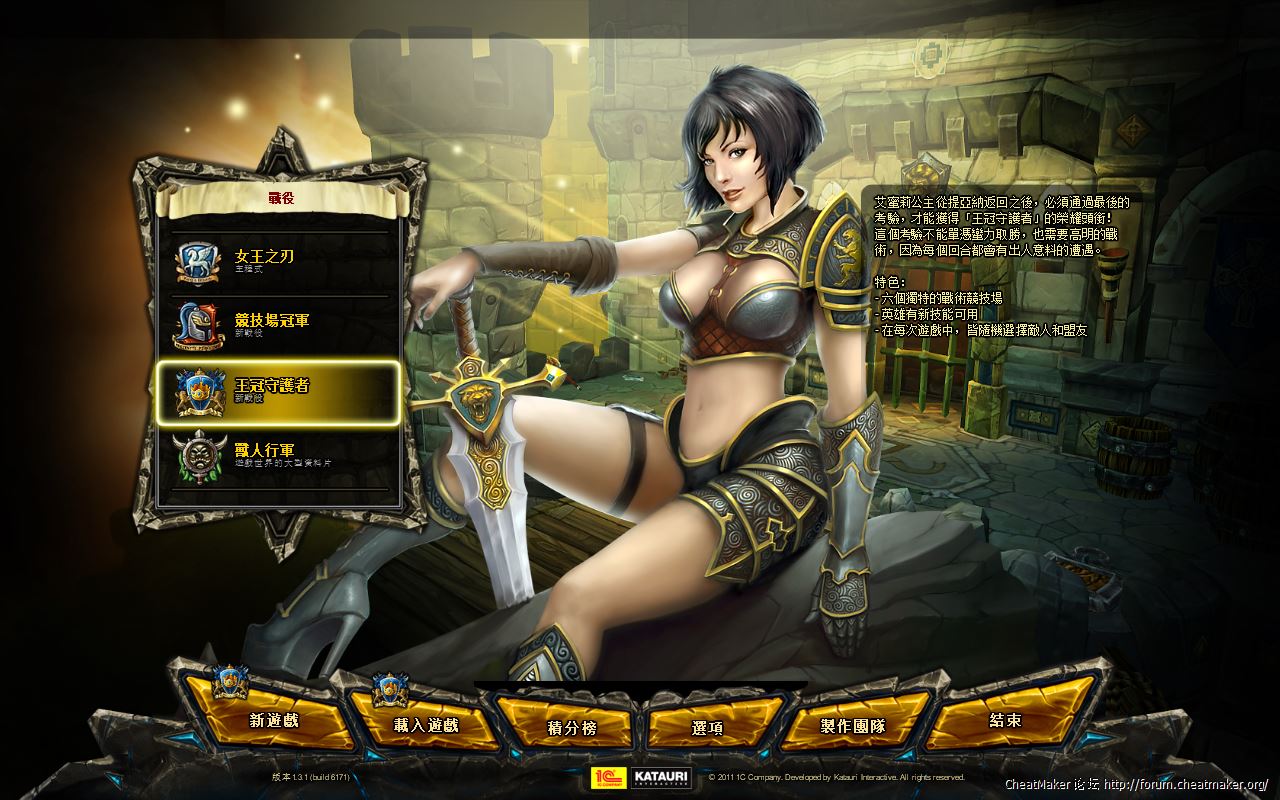Start a new game with 新遊戲
This screenshot has width=1280, height=800.
pyautogui.click(x=273, y=719)
